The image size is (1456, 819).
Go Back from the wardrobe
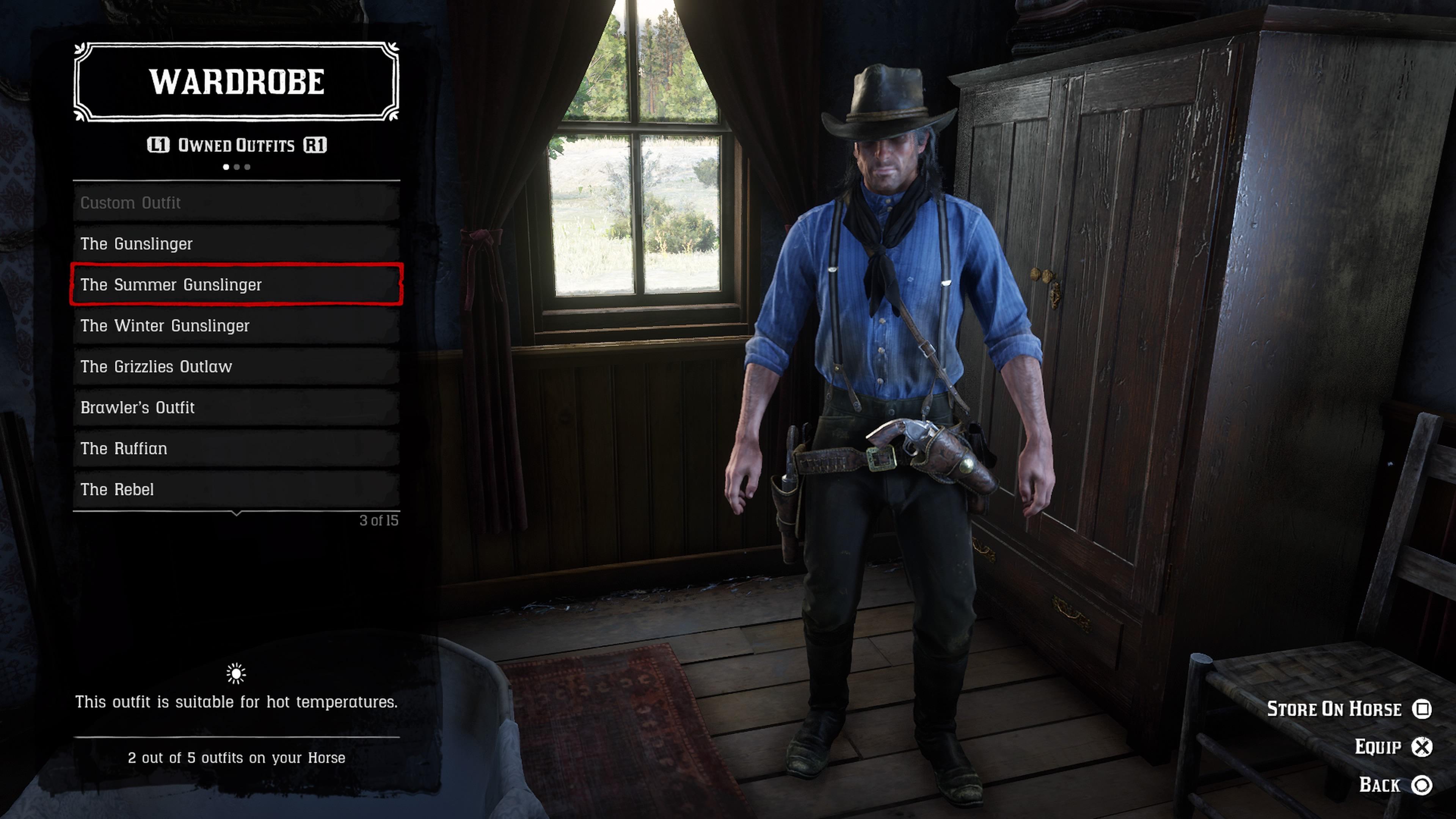pyautogui.click(x=1395, y=784)
